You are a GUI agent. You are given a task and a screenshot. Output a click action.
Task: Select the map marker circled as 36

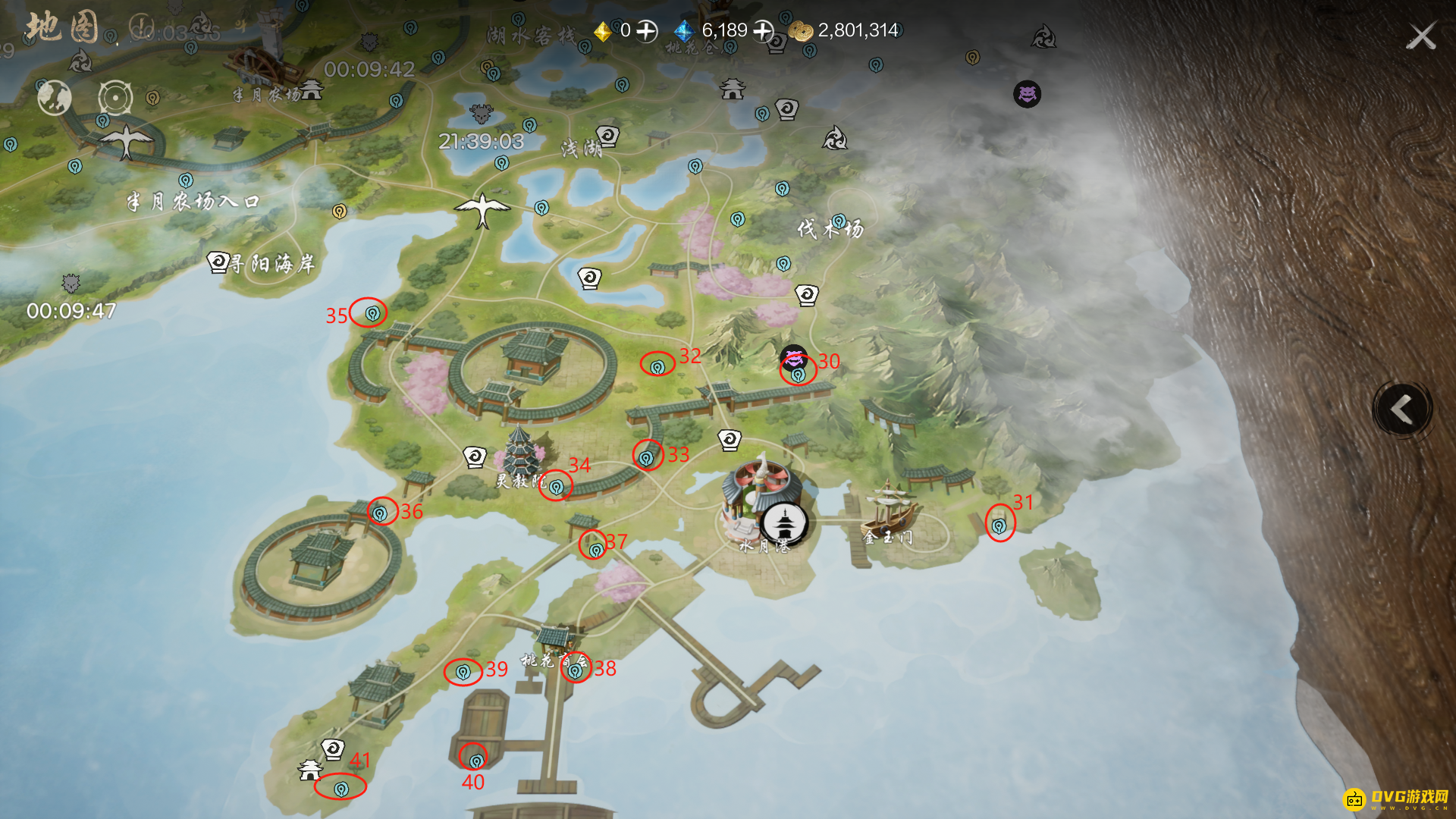point(380,513)
